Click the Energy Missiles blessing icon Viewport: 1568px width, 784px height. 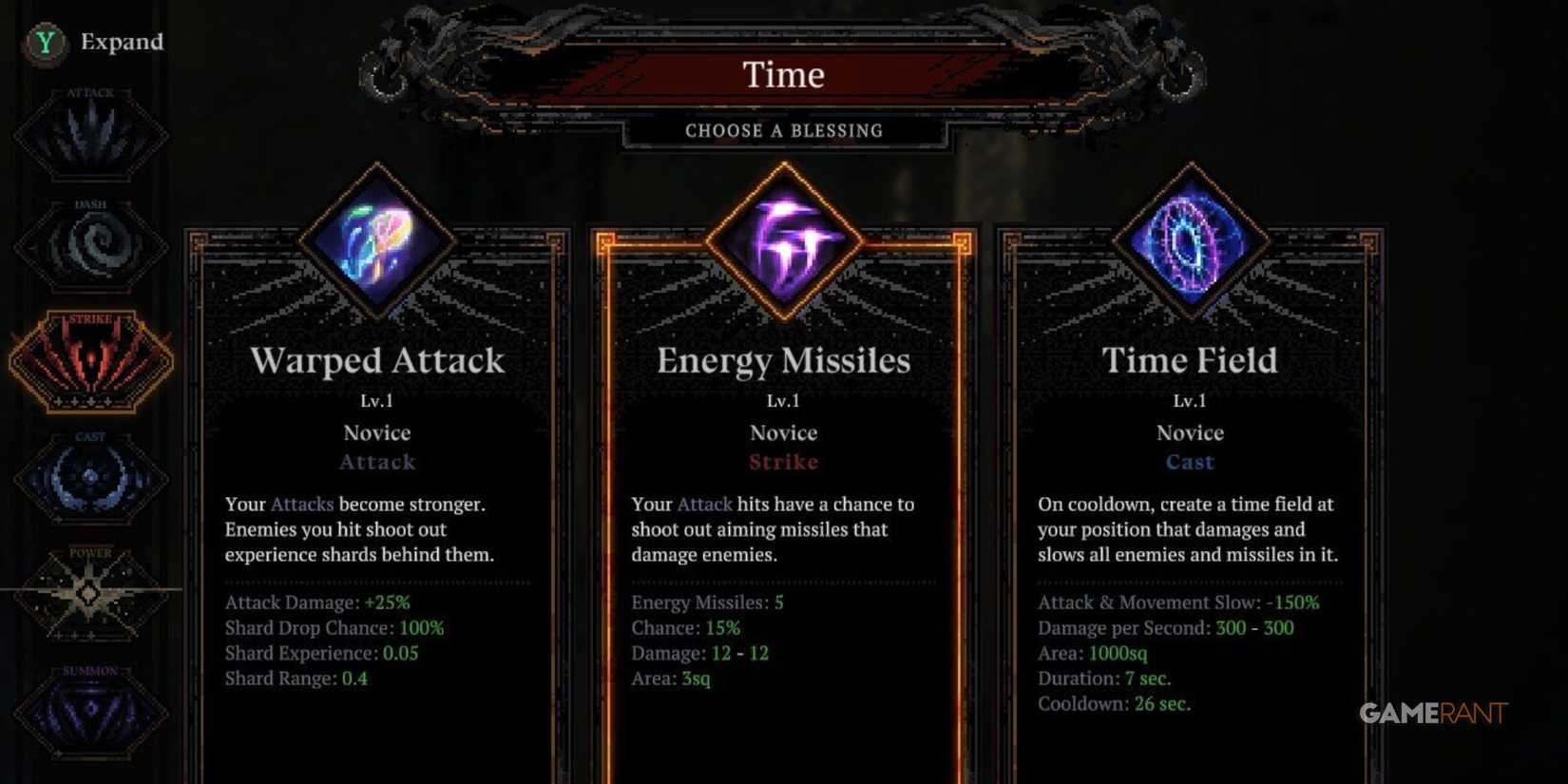(784, 238)
